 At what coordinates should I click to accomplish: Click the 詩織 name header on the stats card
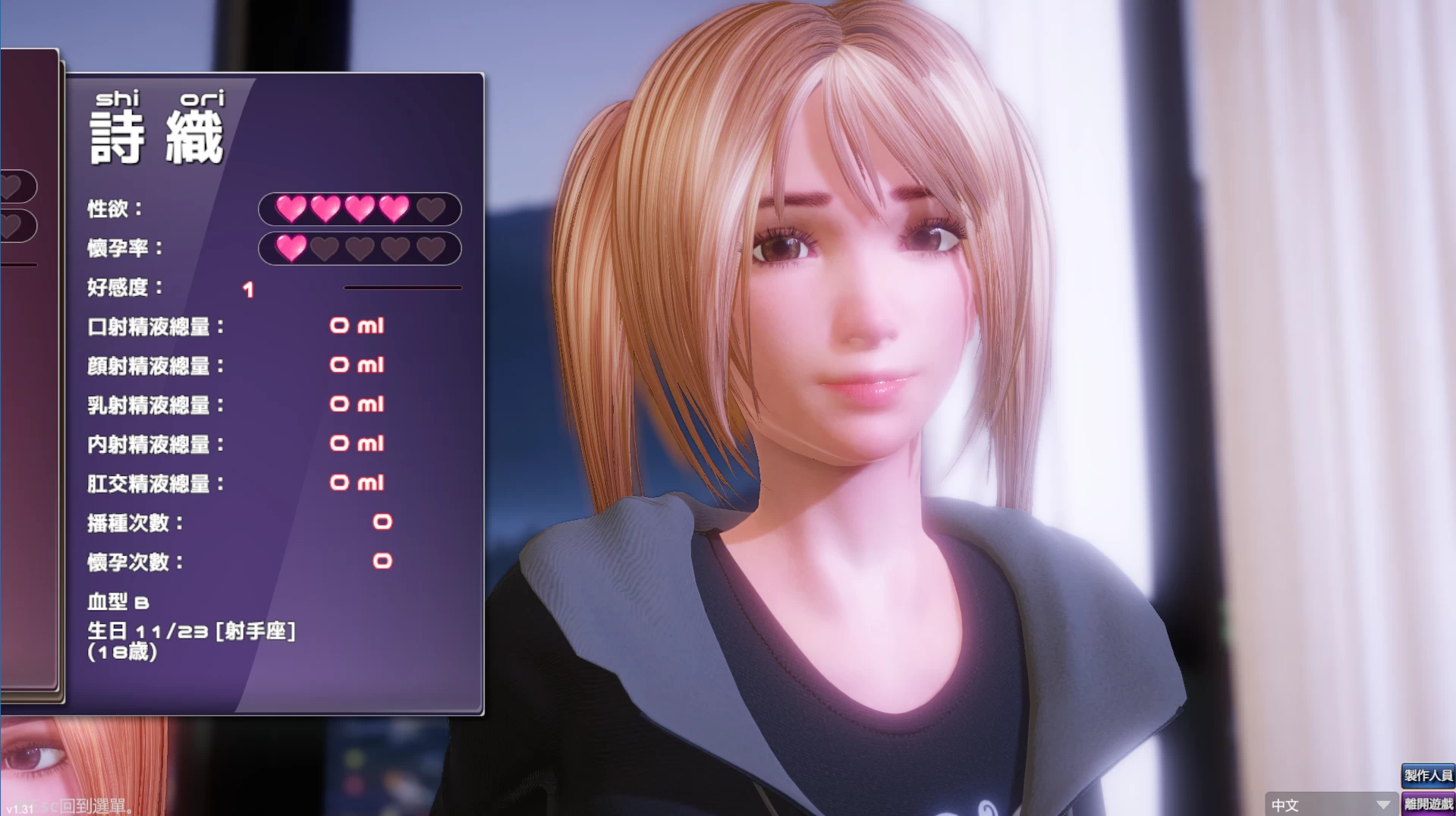click(x=156, y=137)
